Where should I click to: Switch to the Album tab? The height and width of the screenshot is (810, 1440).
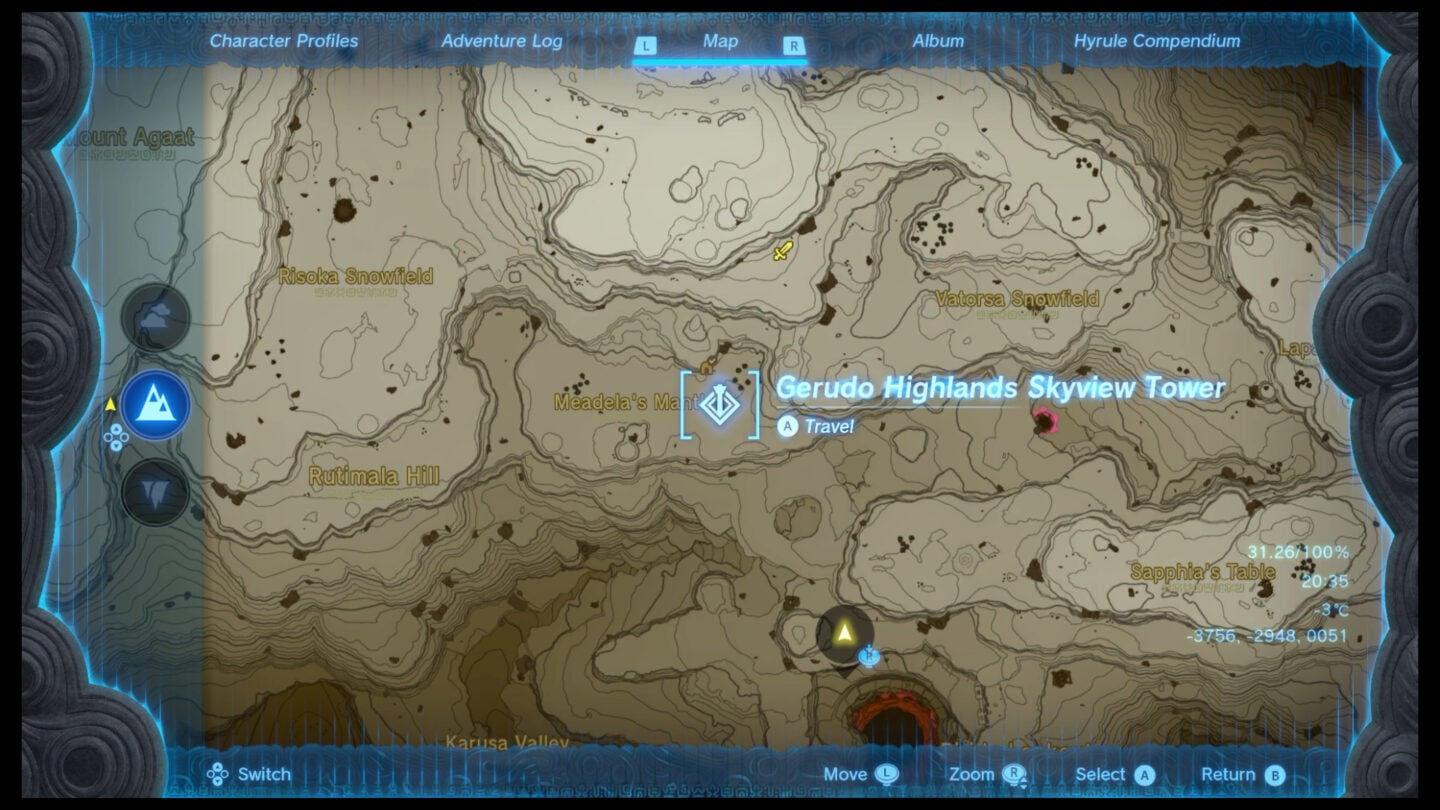click(938, 41)
